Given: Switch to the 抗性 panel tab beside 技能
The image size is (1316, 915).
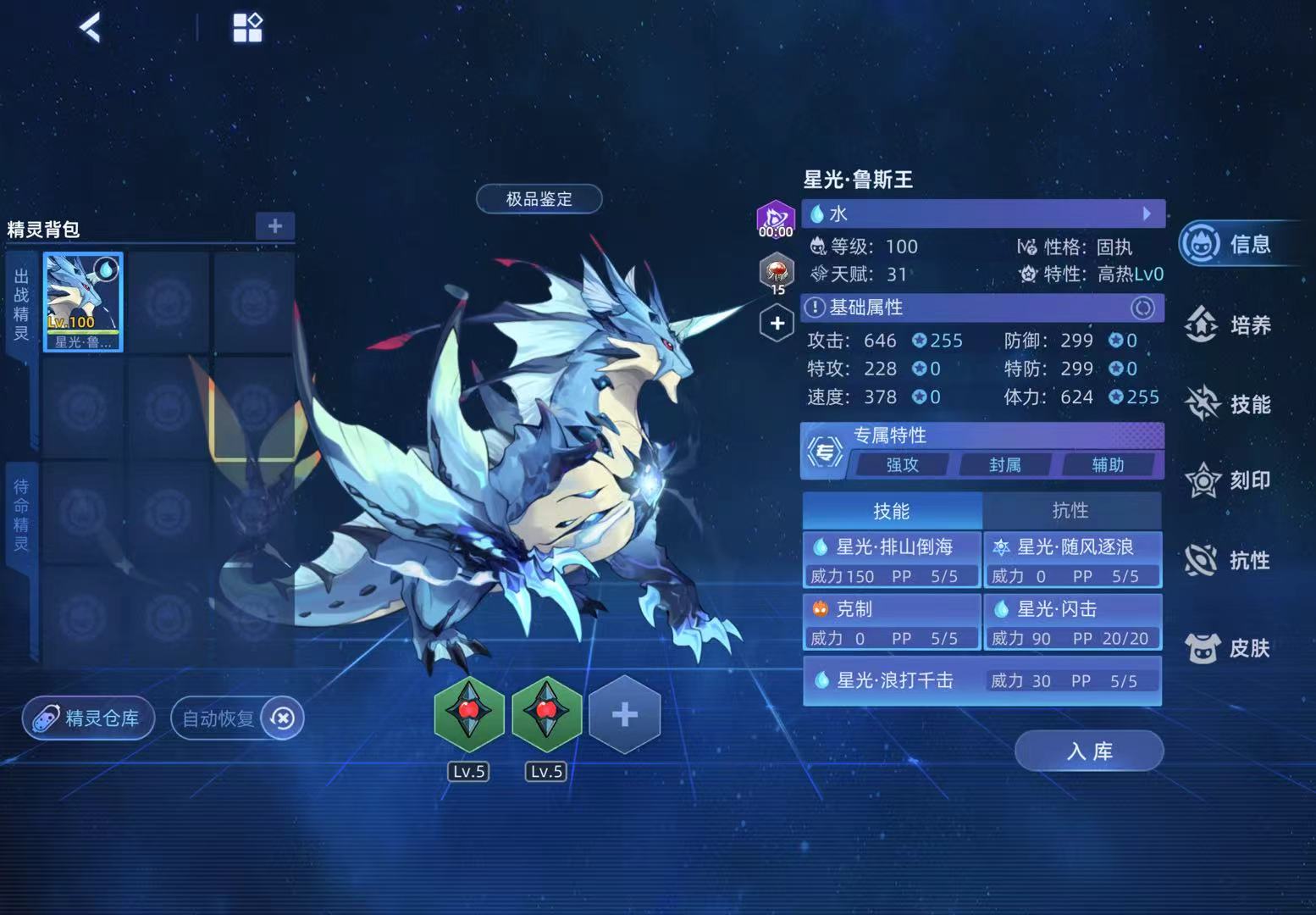Looking at the screenshot, I should click(1070, 510).
